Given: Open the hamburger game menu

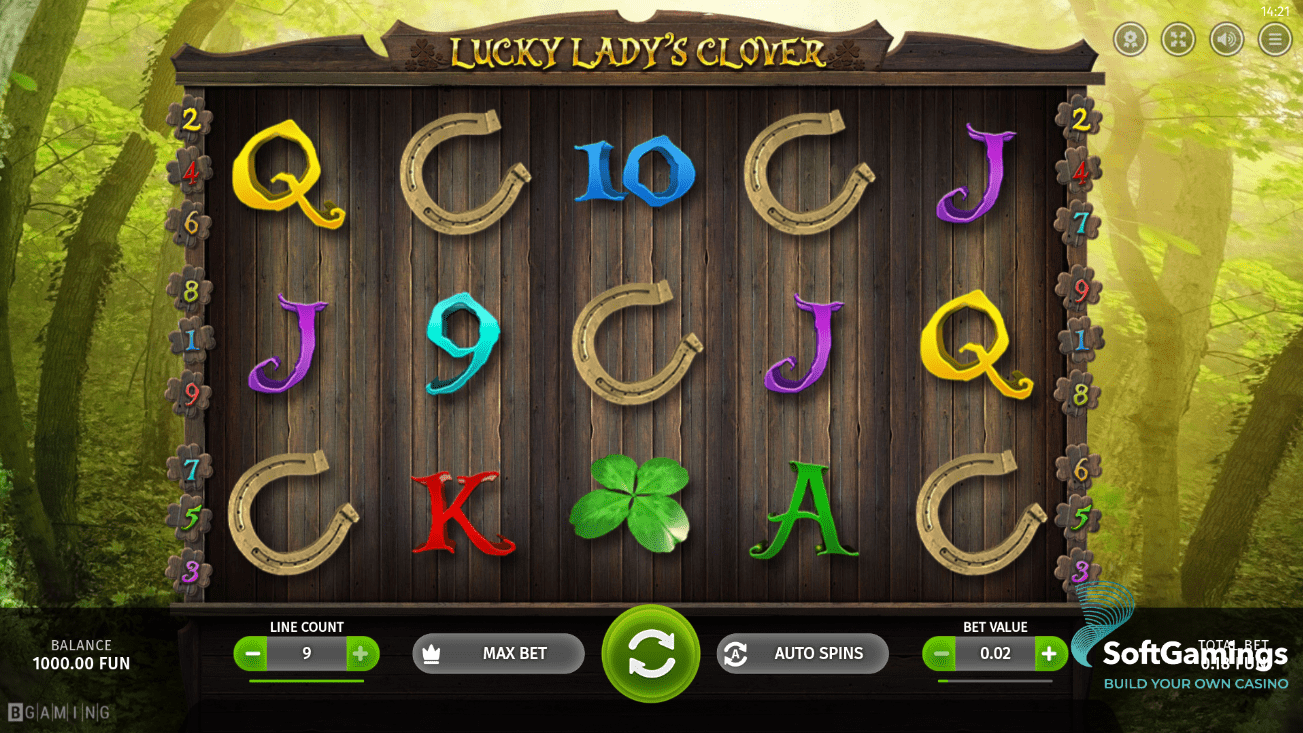Looking at the screenshot, I should pyautogui.click(x=1275, y=39).
